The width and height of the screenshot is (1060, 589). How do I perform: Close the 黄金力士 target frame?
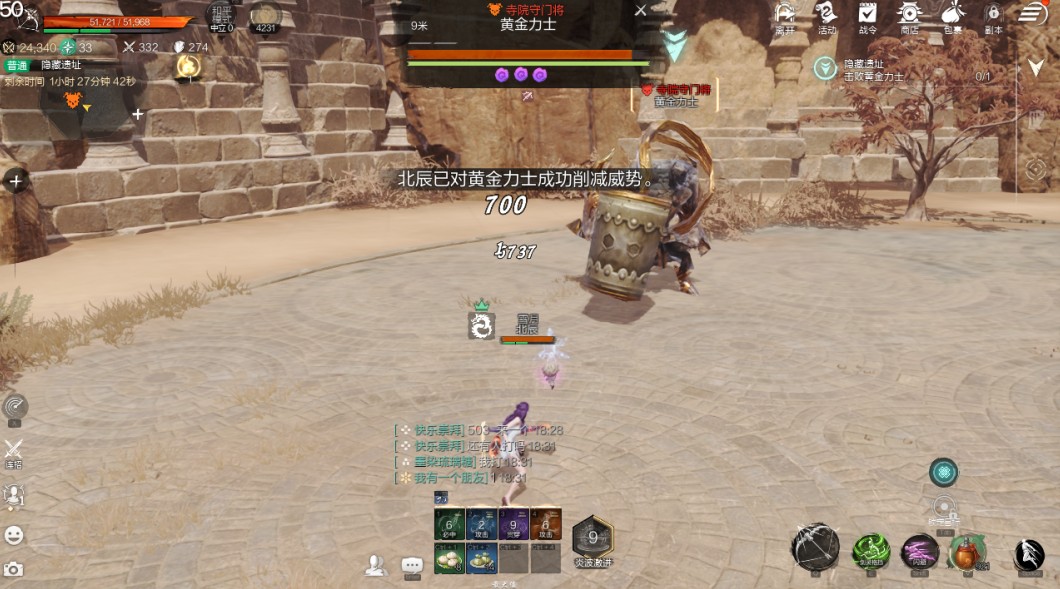pos(641,10)
